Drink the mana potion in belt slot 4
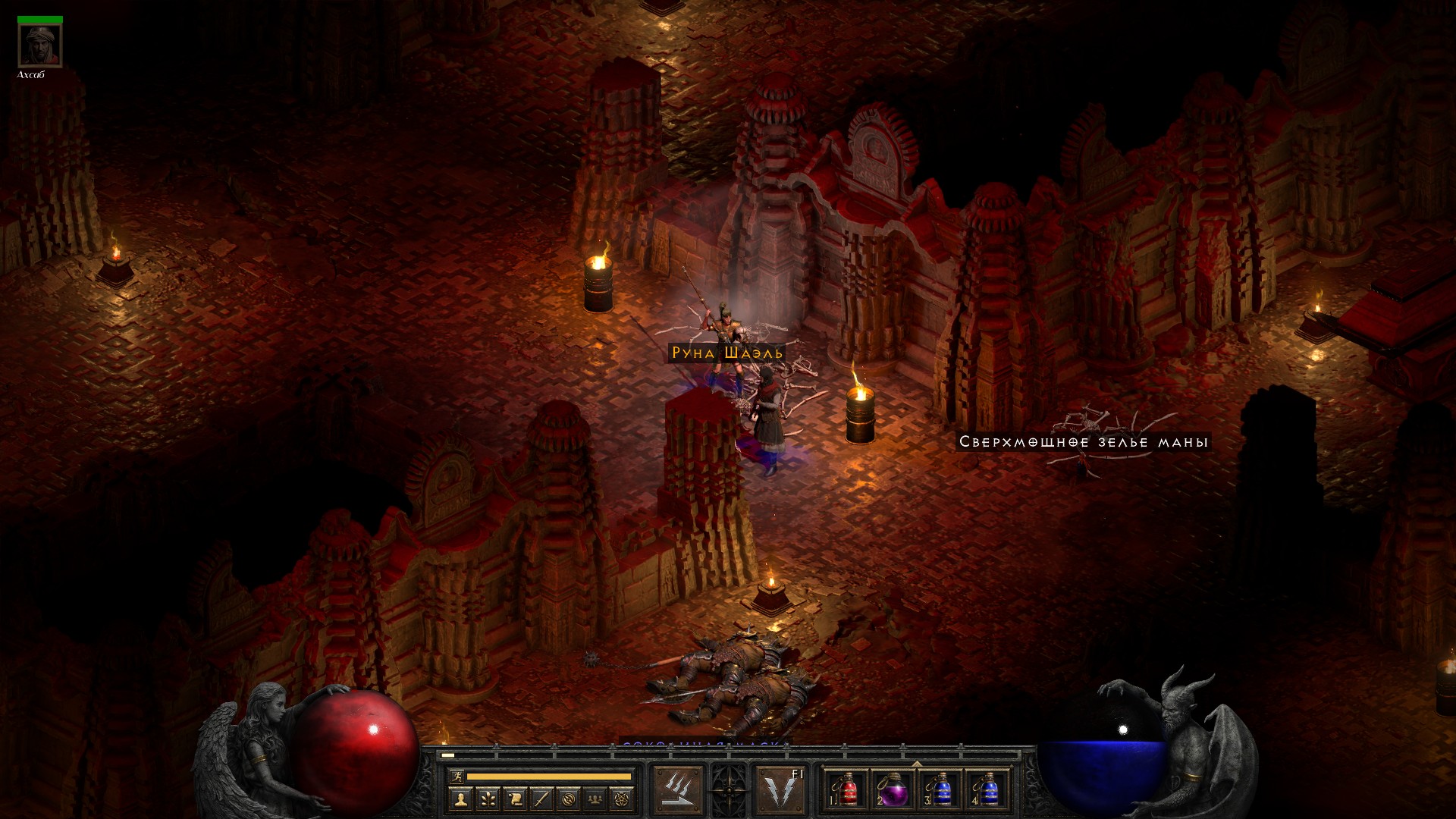 click(x=987, y=790)
